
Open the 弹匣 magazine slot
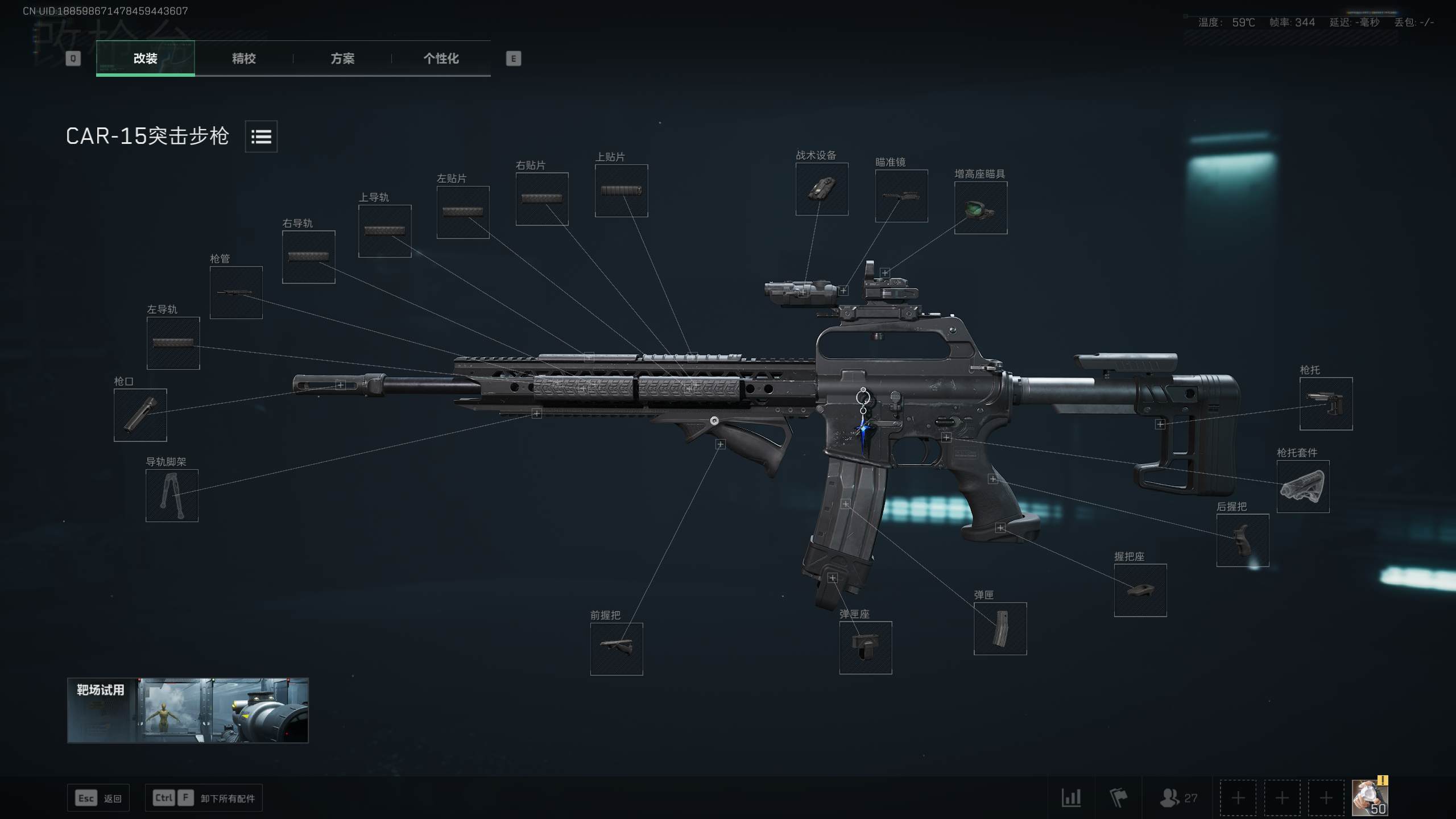[1000, 628]
